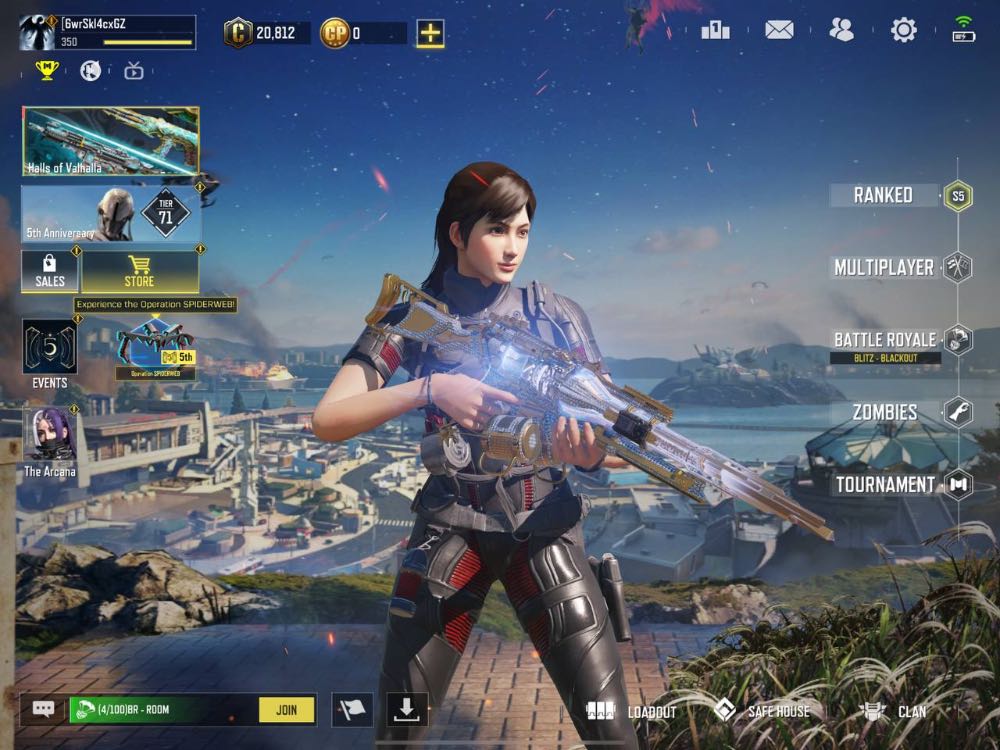The image size is (1000, 750).
Task: Enter Zombies mode
Action: click(885, 412)
